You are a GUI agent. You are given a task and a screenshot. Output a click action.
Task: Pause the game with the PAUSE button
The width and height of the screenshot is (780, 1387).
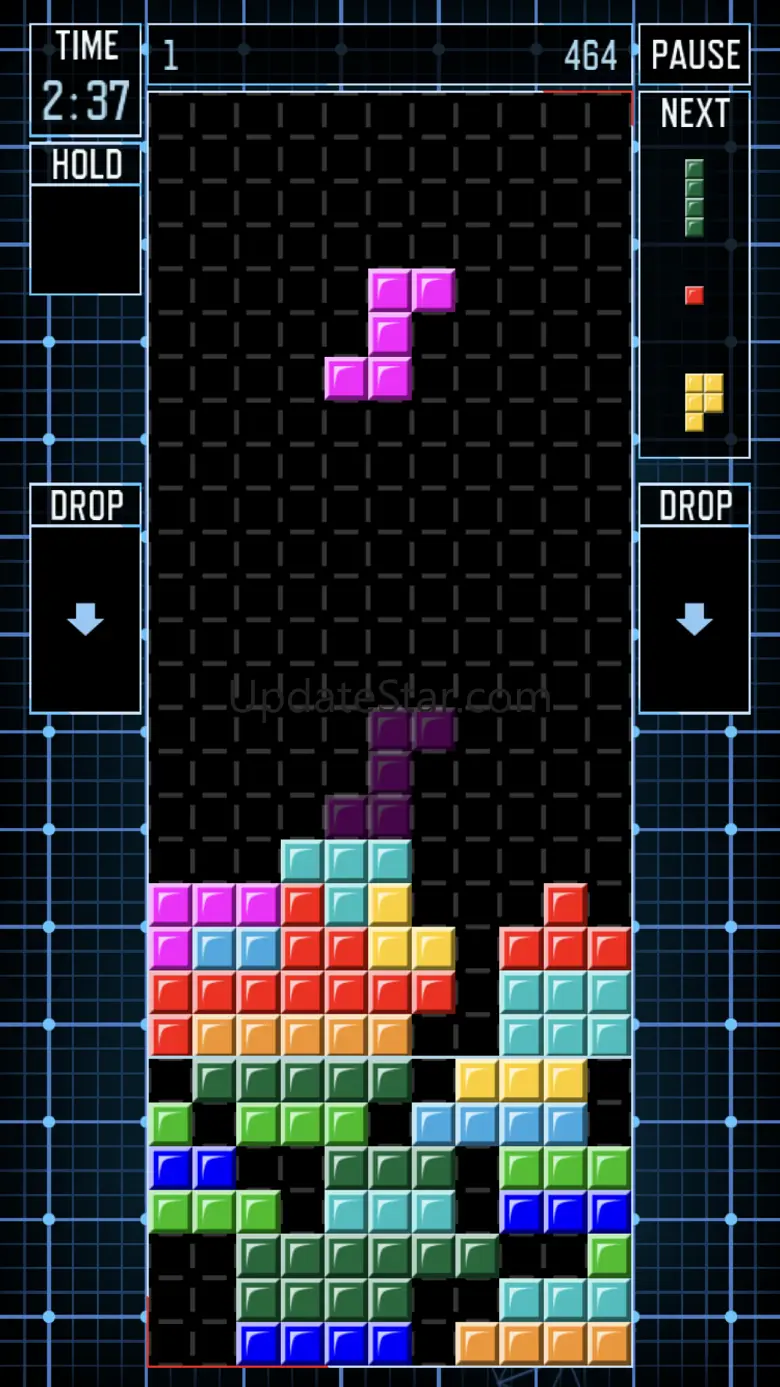coord(694,55)
